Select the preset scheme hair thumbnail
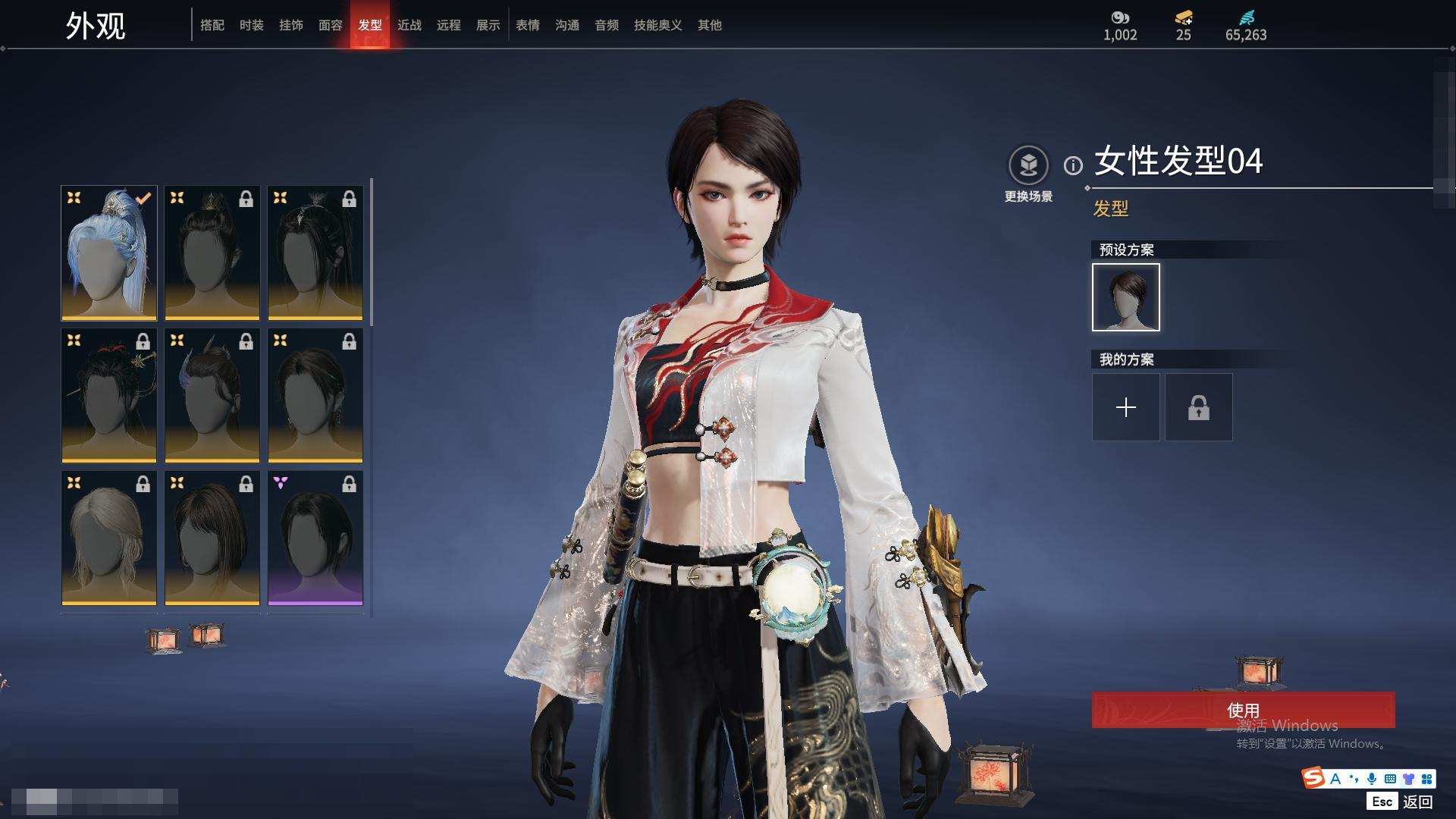1456x819 pixels. point(1126,297)
